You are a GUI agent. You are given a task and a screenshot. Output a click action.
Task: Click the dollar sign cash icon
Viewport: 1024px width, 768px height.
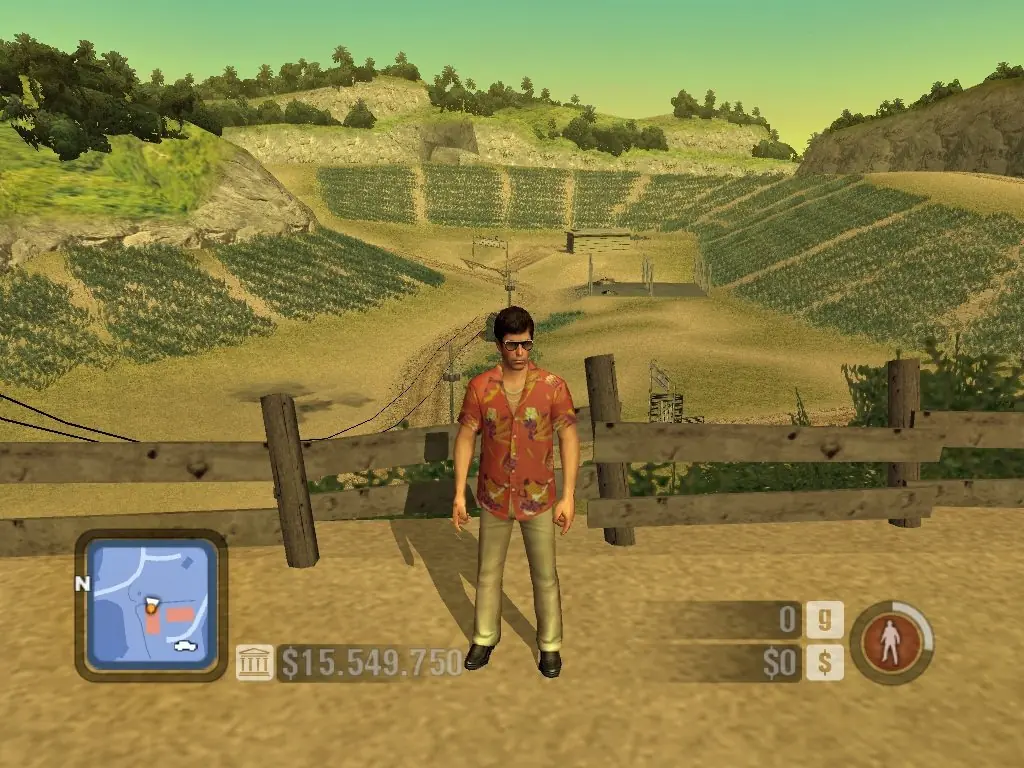(825, 662)
